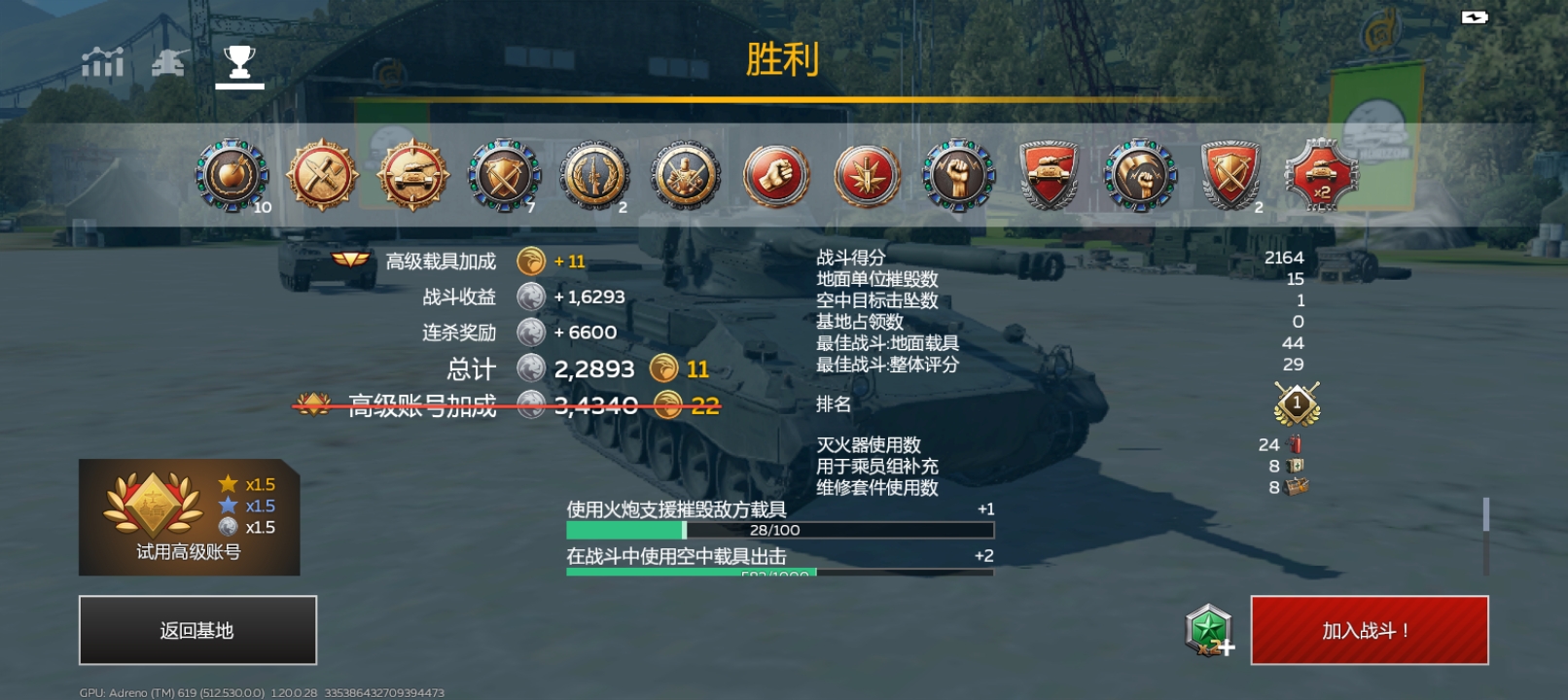Click the golden tank medal award
This screenshot has width=1568, height=700.
410,177
